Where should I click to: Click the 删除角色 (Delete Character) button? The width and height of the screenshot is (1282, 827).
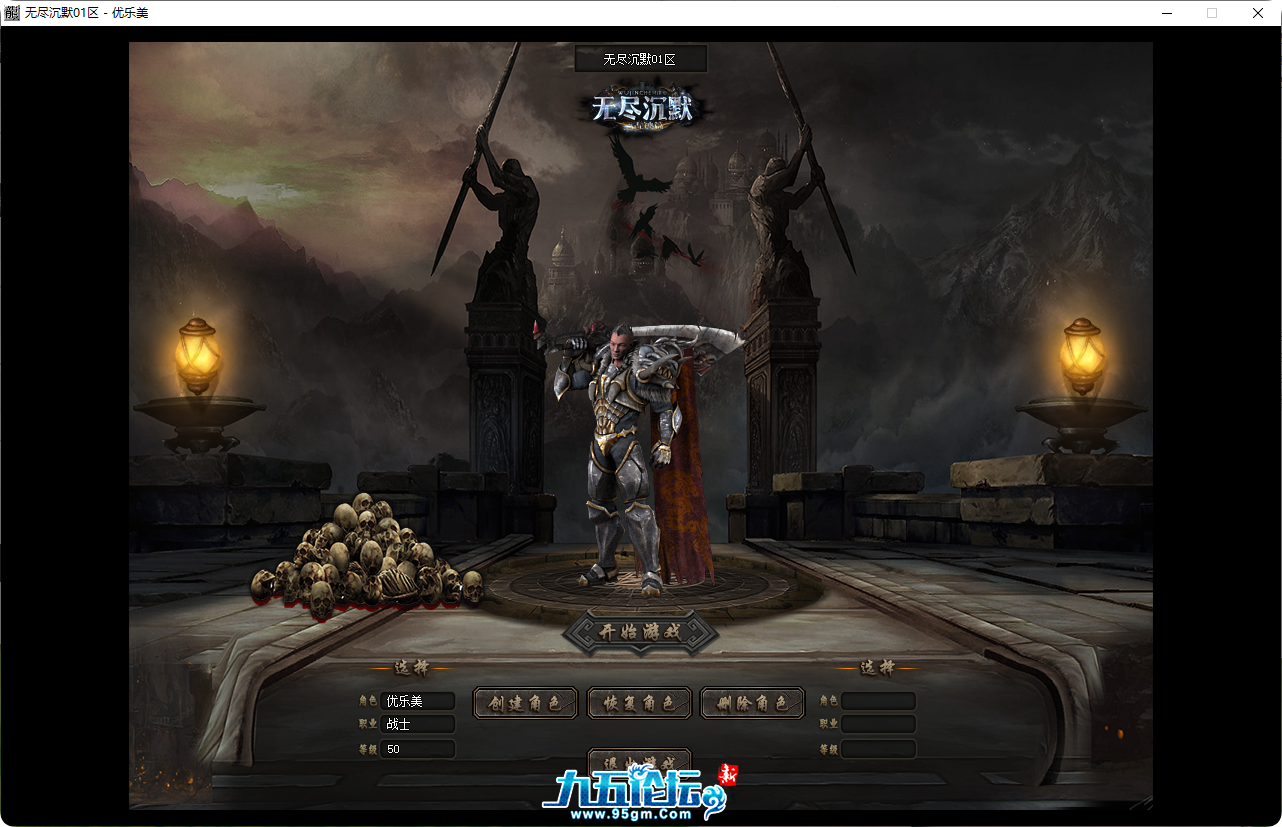(751, 702)
